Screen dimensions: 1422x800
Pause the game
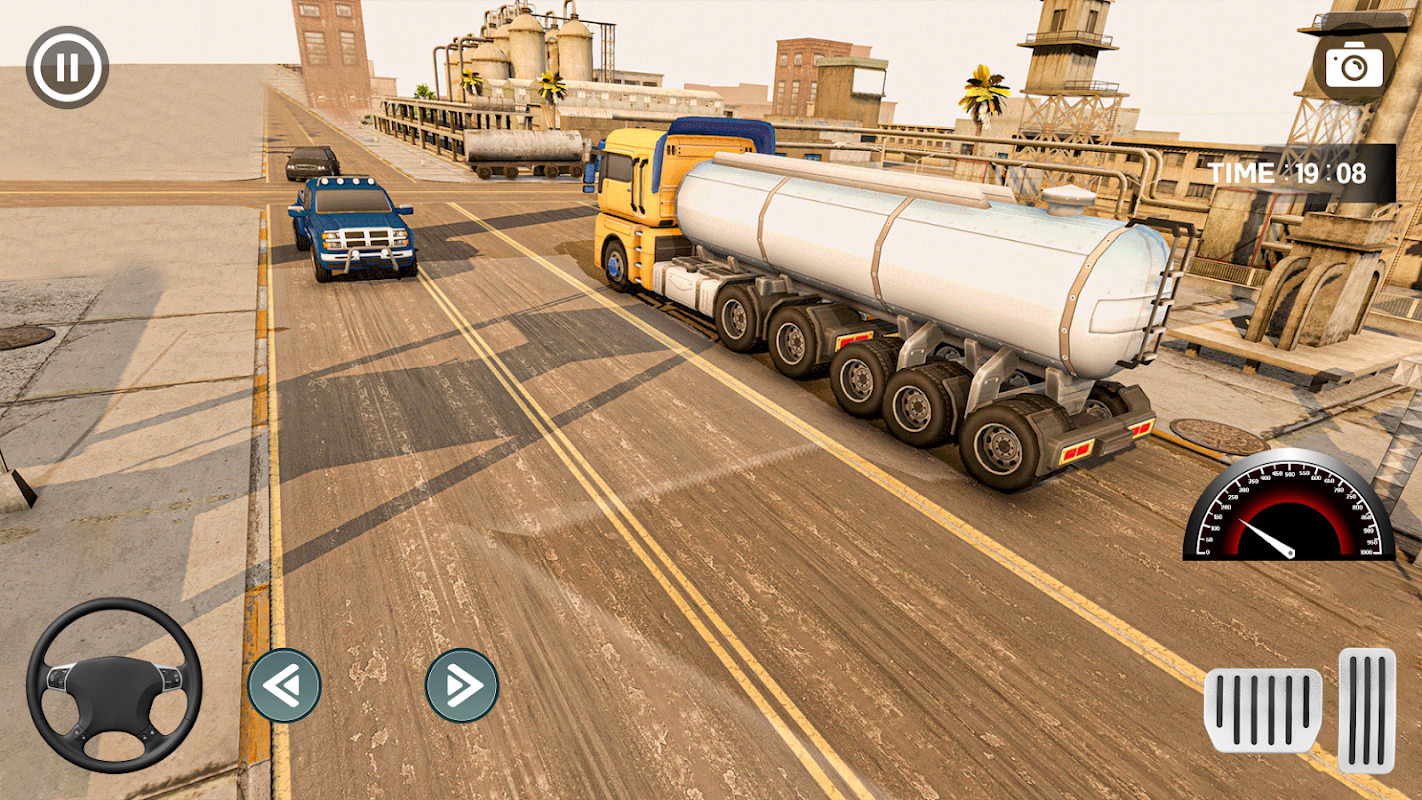click(67, 67)
